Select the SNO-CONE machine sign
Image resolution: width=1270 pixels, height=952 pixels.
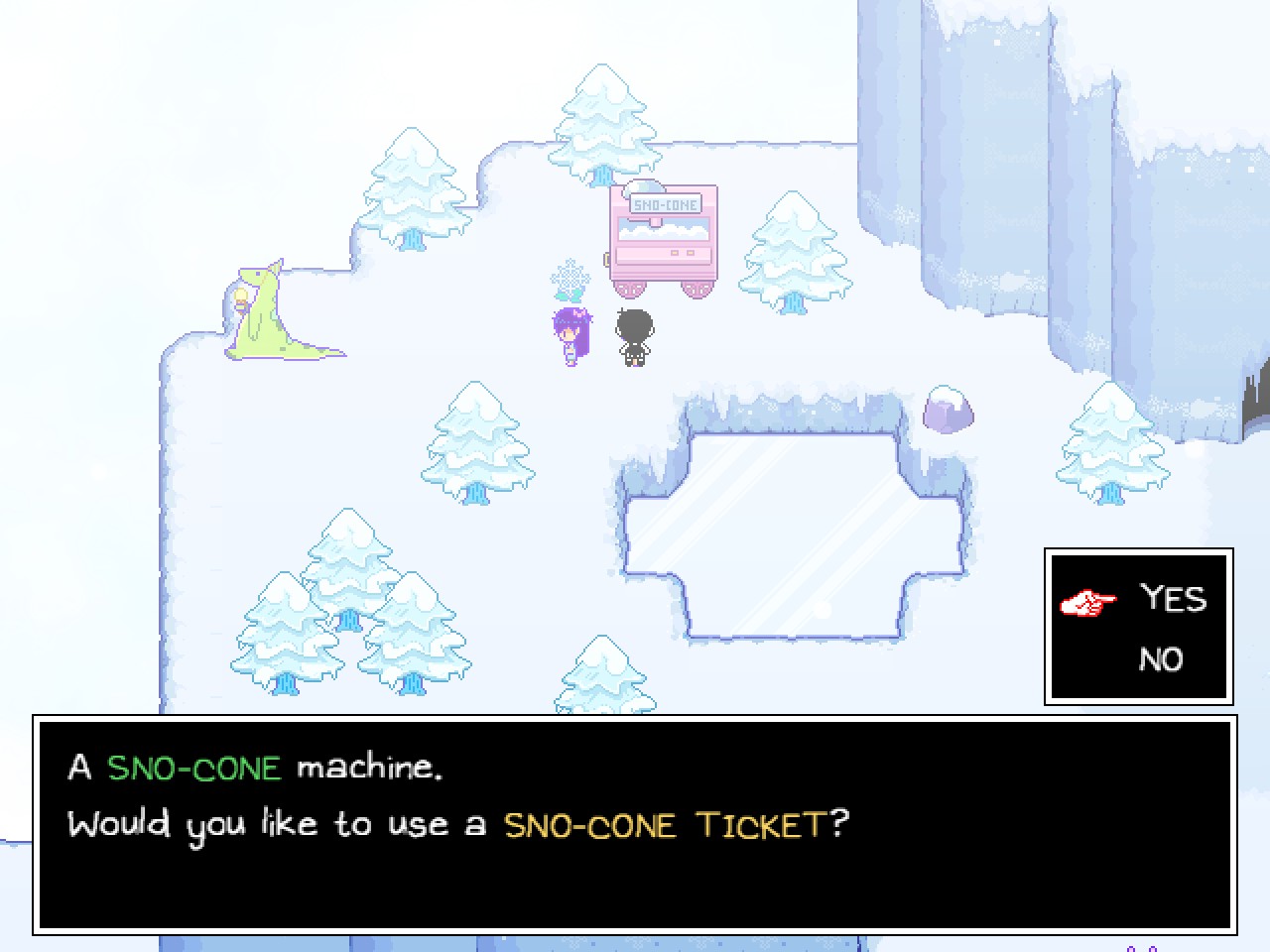tap(665, 201)
